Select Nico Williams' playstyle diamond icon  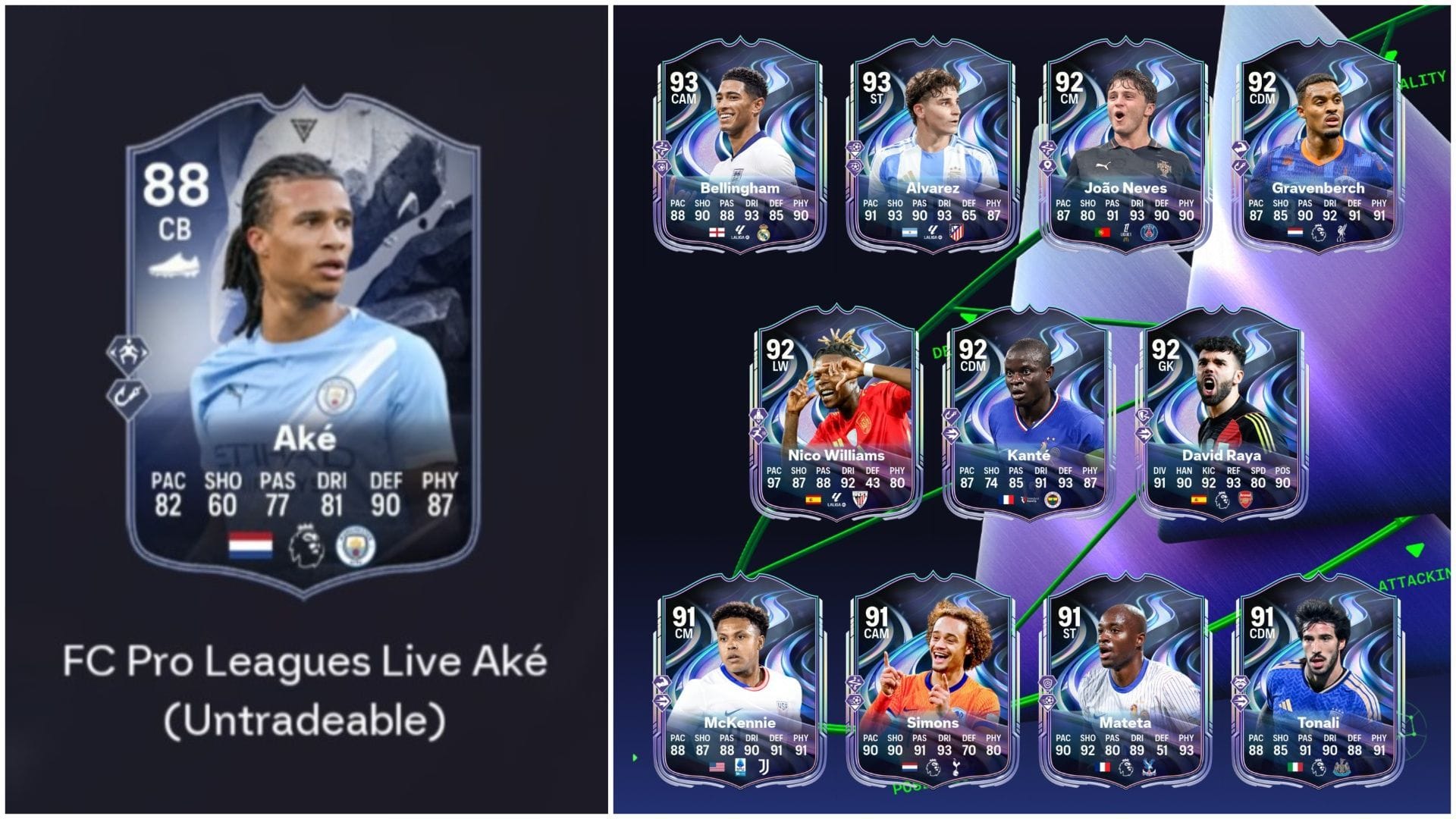(758, 416)
